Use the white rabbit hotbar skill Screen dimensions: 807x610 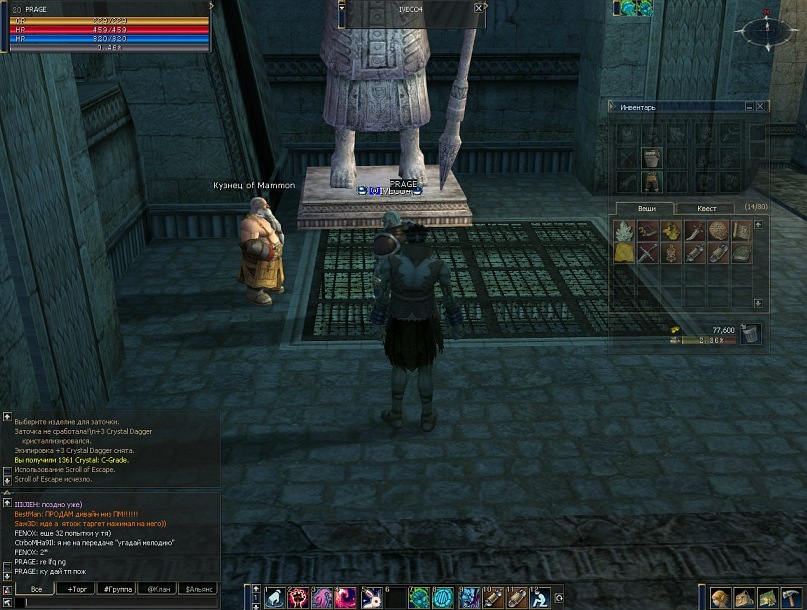(x=371, y=598)
